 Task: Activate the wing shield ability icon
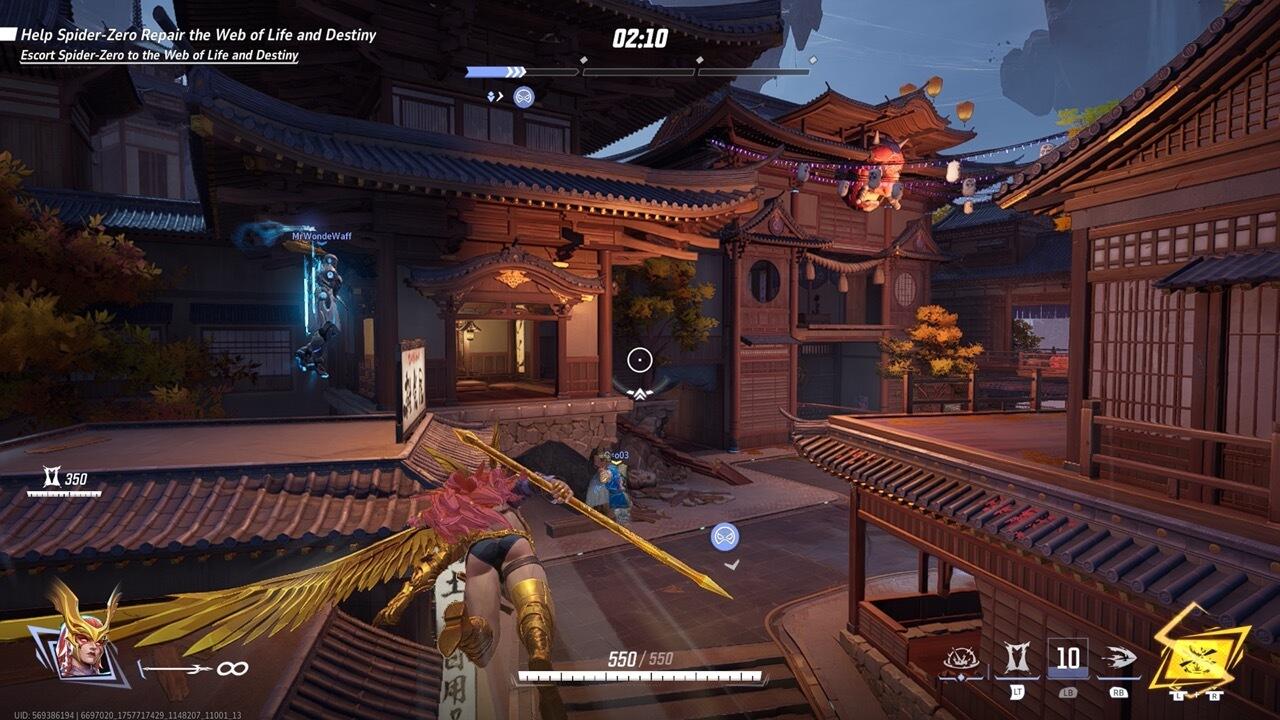point(1015,658)
